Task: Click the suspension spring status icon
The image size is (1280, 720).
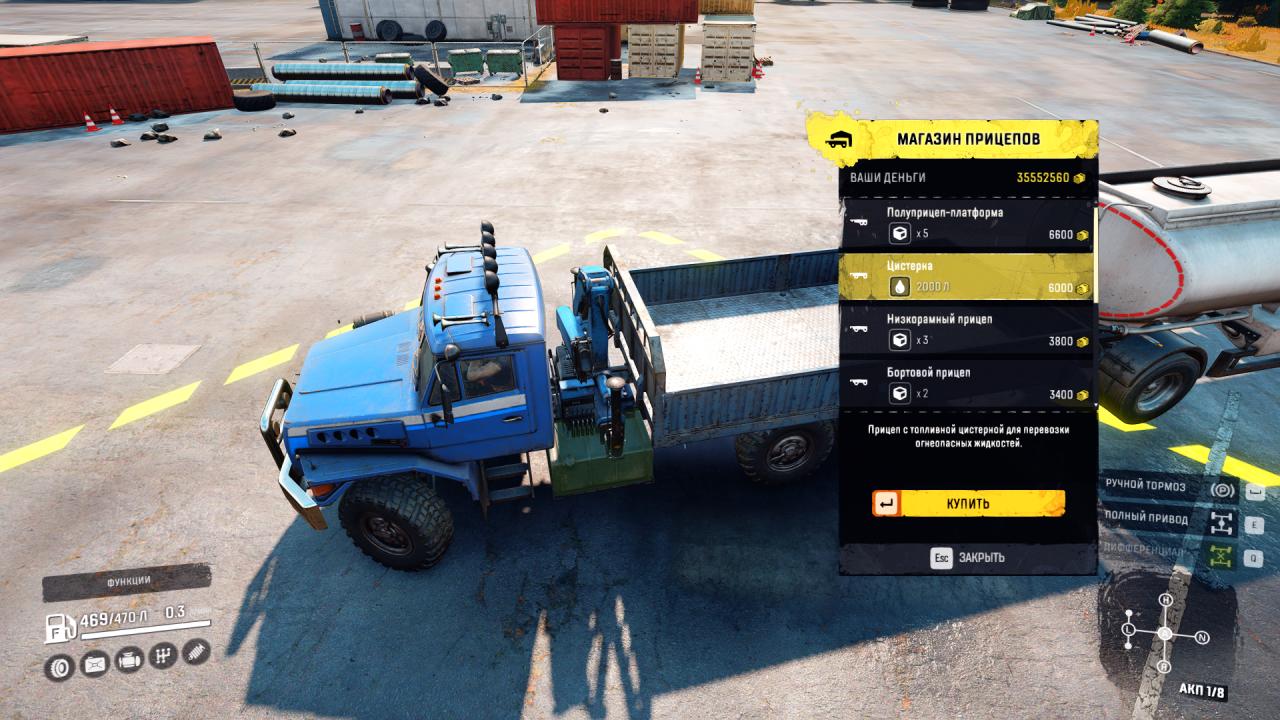Action: tap(196, 653)
